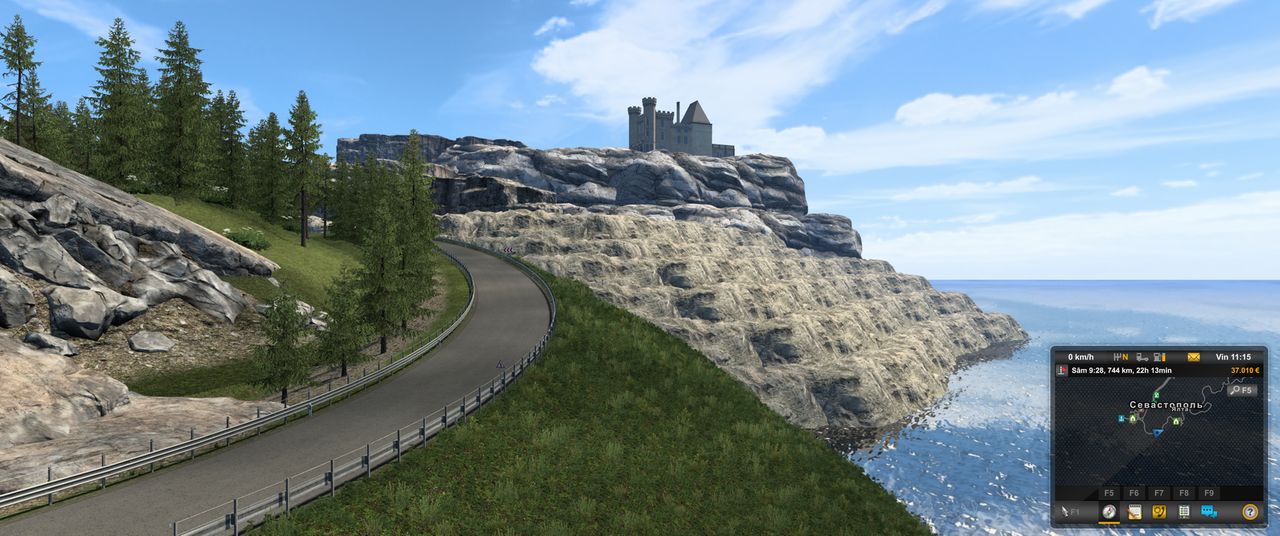The image size is (1280, 536).
Task: Show the green damage diagnostics tab
Action: pyautogui.click(x=1184, y=512)
